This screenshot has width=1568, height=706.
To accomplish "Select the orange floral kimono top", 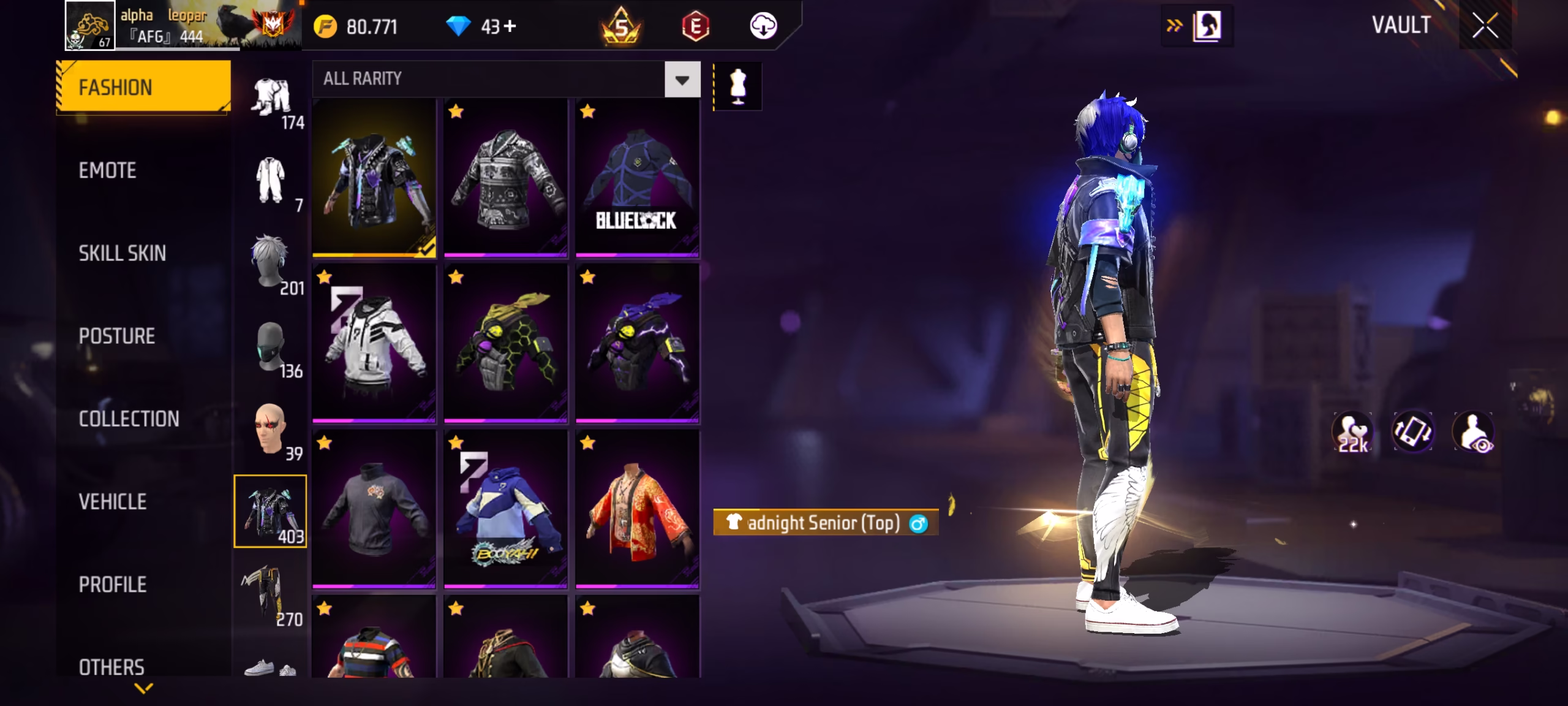I will point(637,509).
